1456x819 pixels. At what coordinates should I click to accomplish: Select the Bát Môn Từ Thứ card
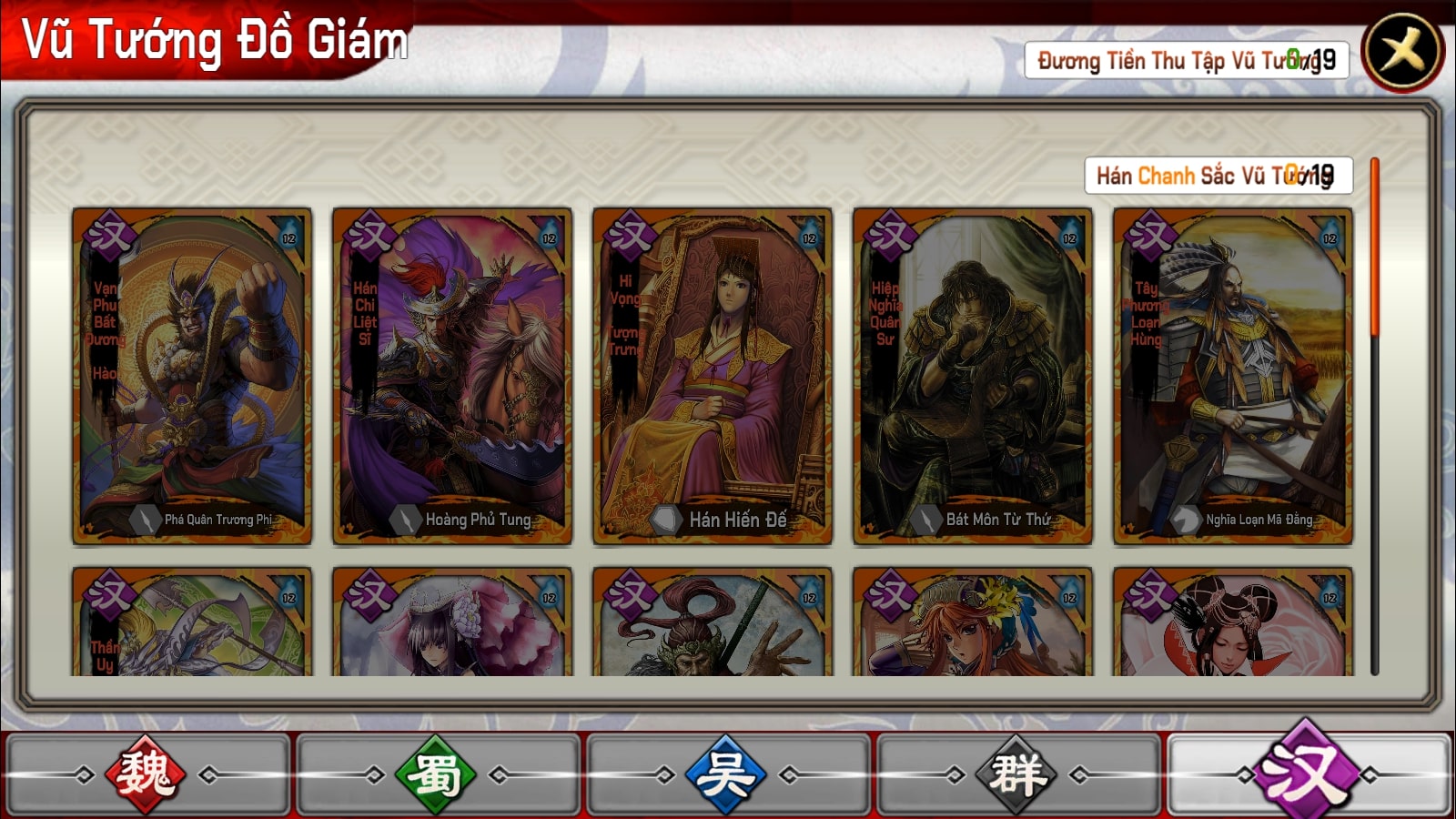click(973, 376)
